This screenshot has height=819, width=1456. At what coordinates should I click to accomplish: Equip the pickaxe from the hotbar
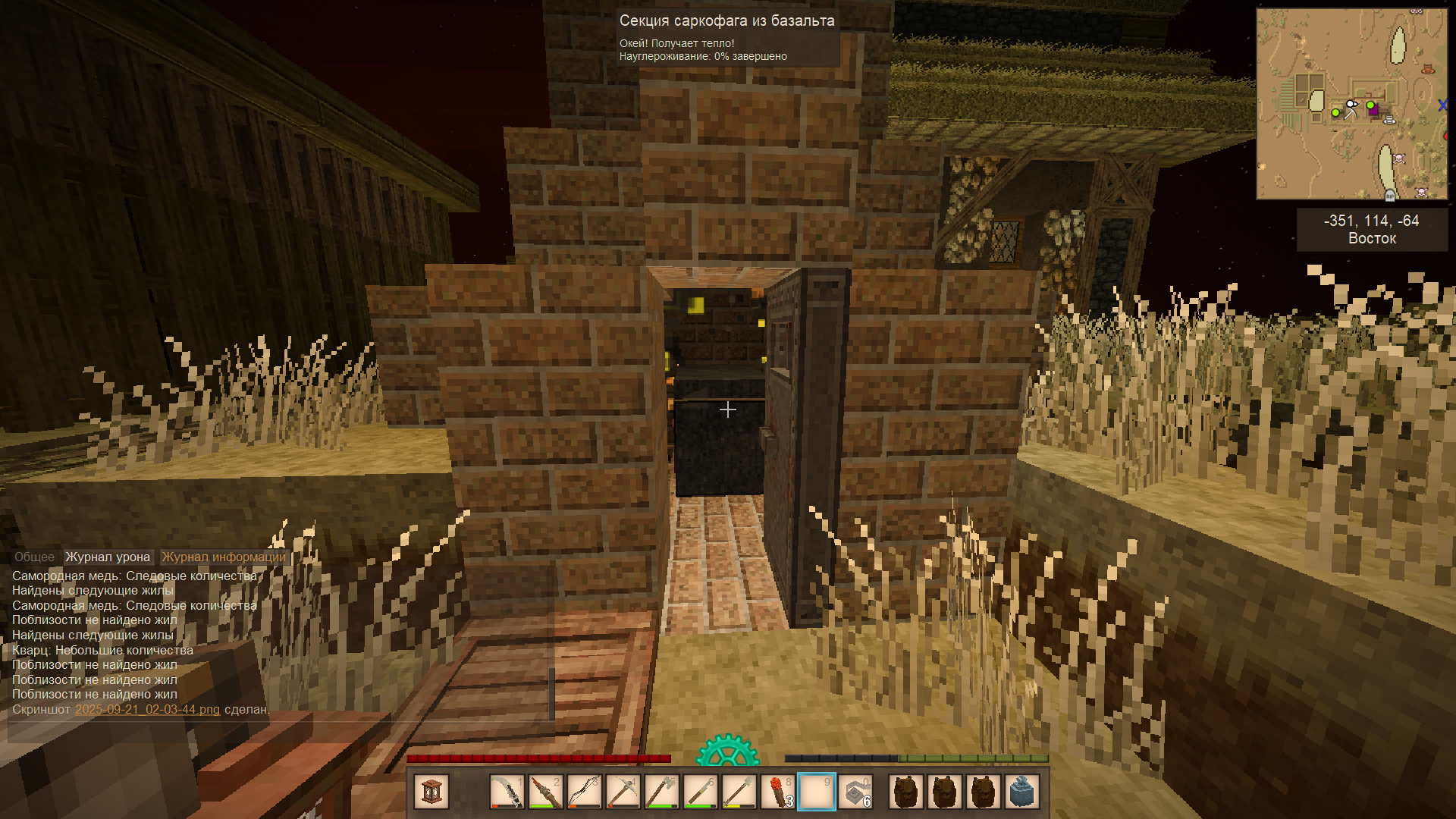(x=623, y=792)
